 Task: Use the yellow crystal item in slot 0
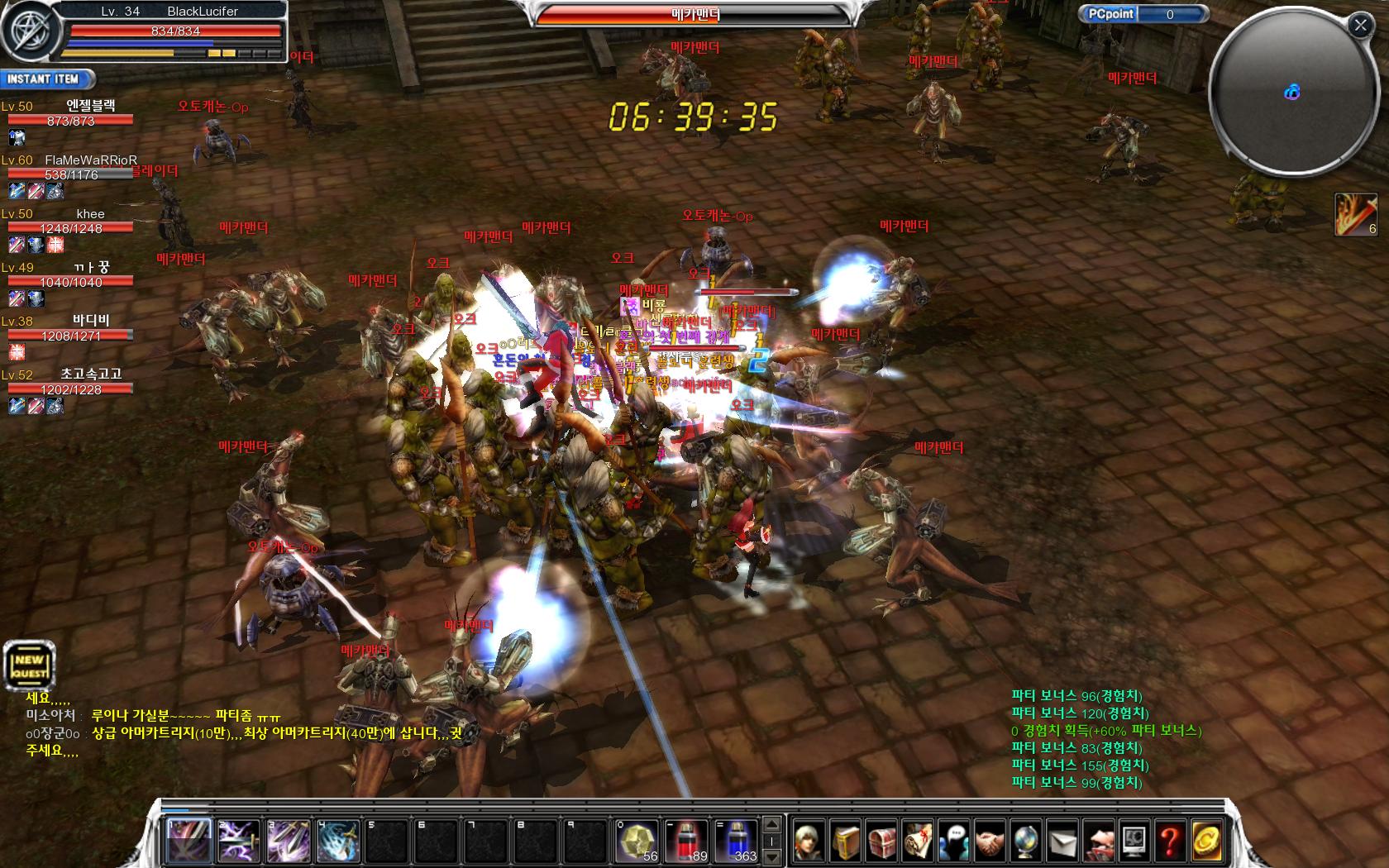pyautogui.click(x=636, y=841)
